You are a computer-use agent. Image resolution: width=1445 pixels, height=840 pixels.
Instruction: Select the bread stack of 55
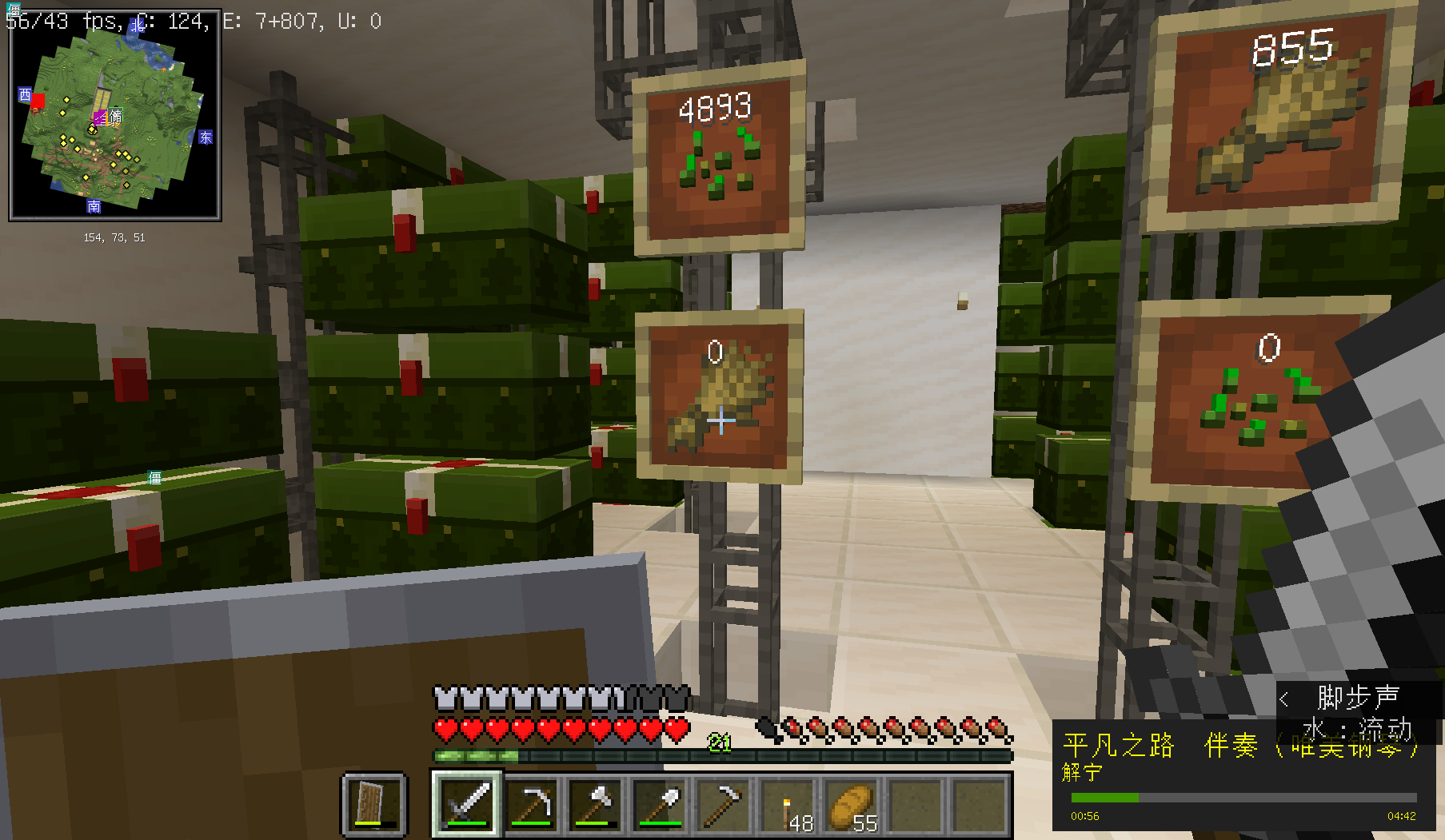pos(852,803)
